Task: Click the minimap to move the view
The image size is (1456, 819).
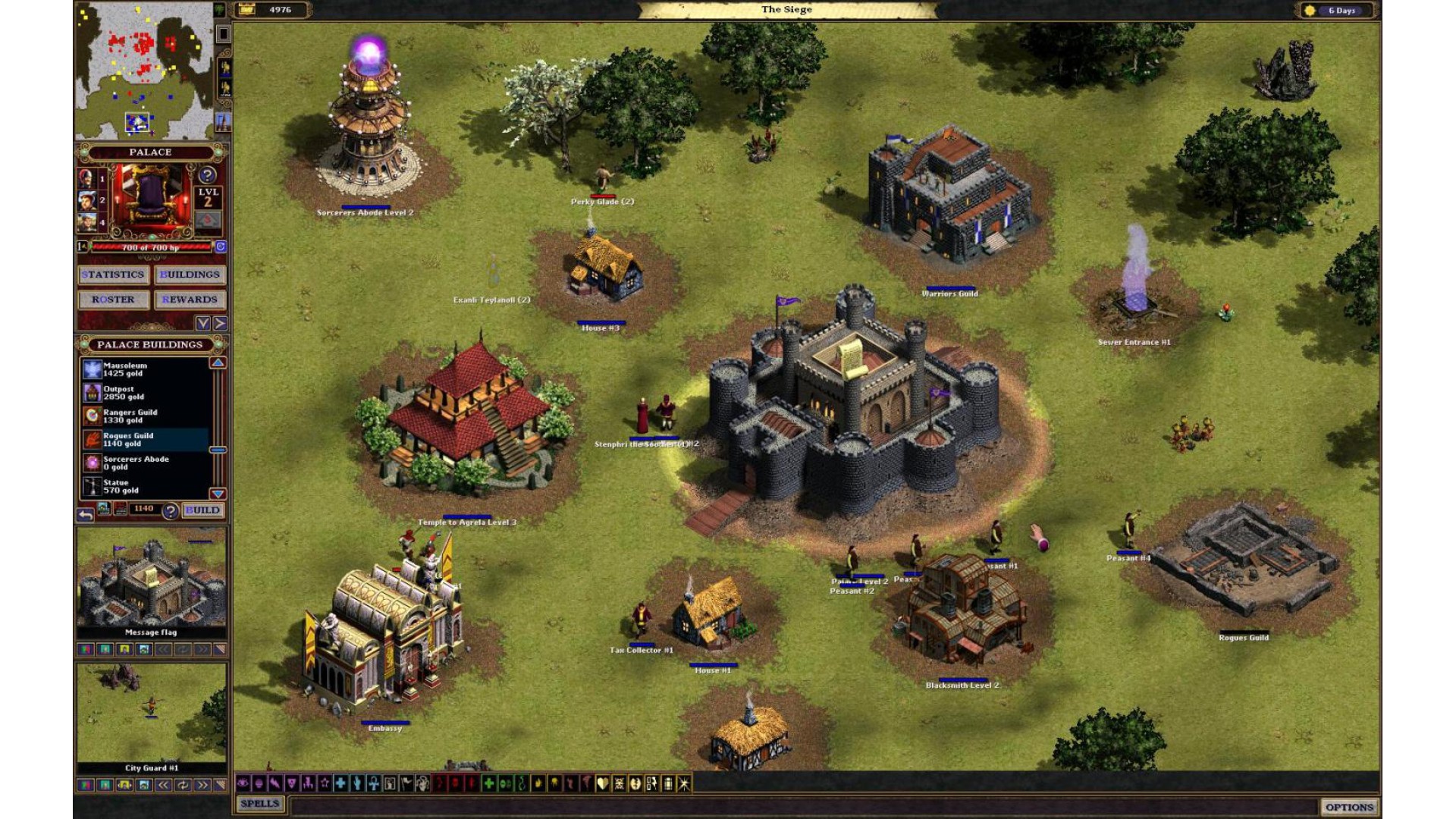Action: point(144,70)
